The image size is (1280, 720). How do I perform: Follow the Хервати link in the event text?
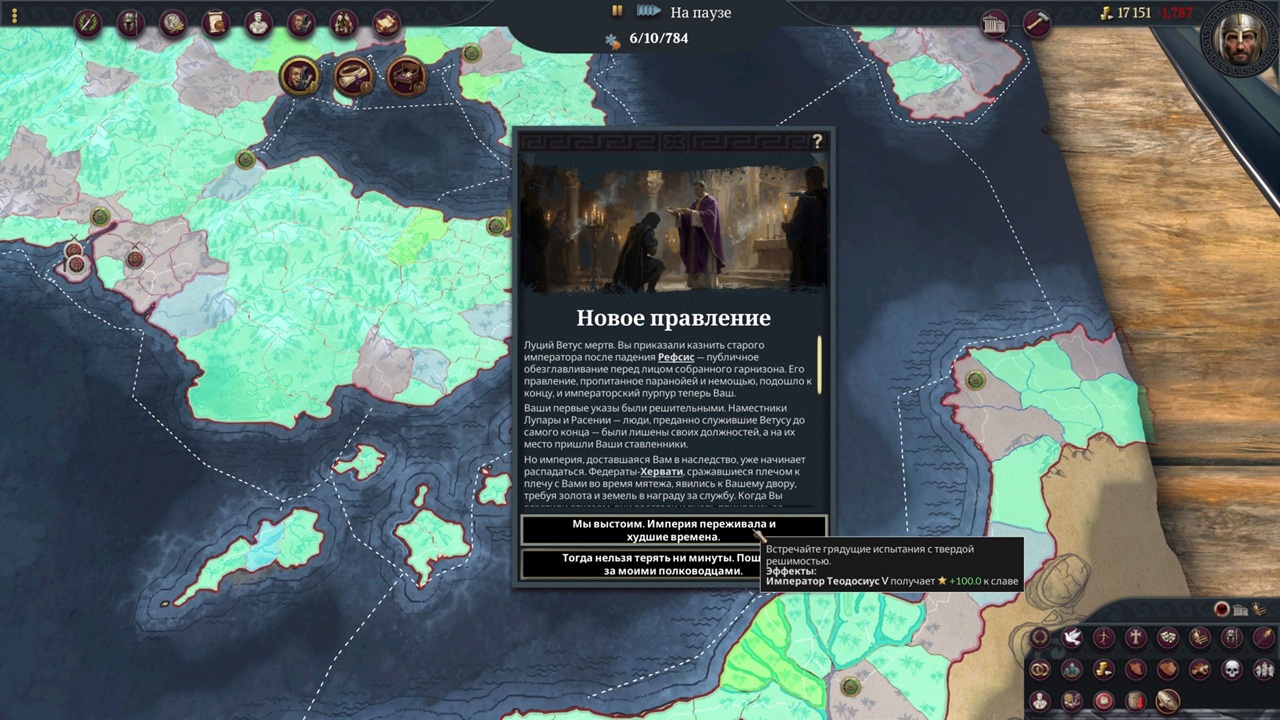(661, 471)
